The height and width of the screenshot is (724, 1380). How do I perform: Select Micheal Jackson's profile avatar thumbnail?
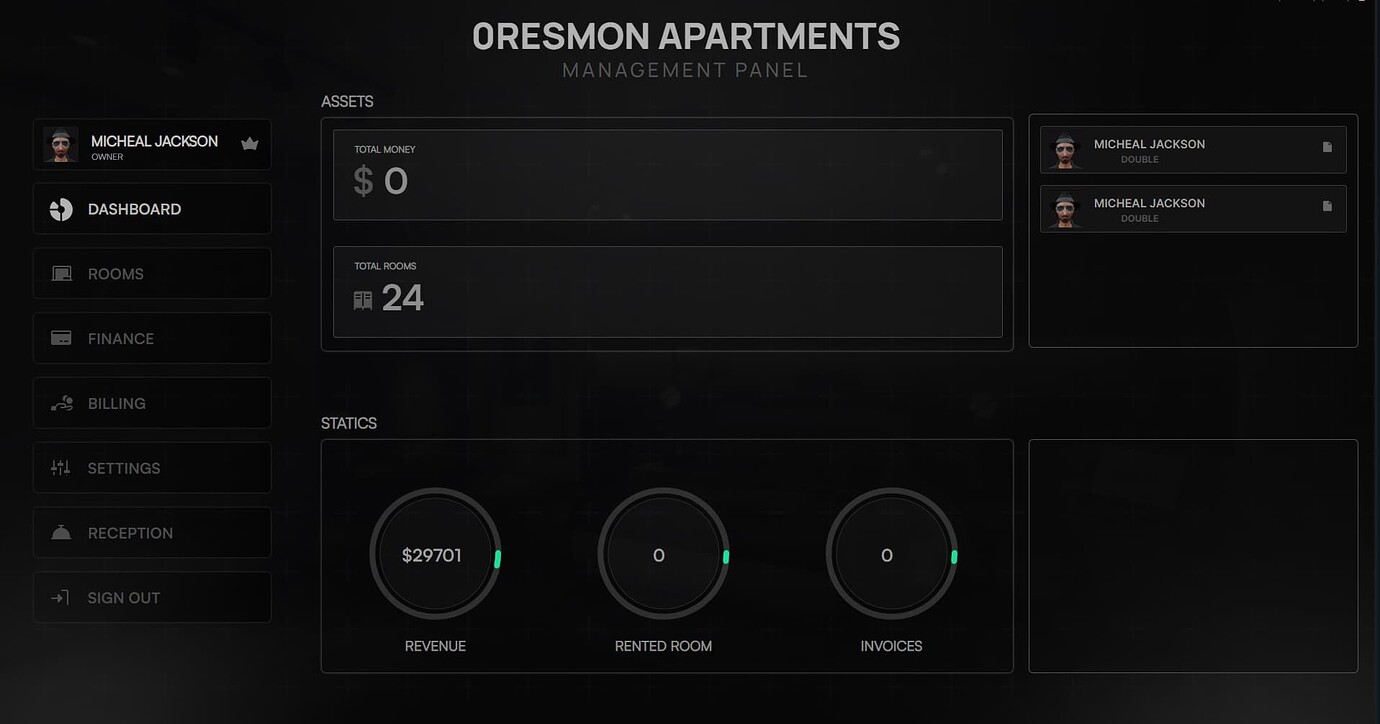click(x=61, y=144)
